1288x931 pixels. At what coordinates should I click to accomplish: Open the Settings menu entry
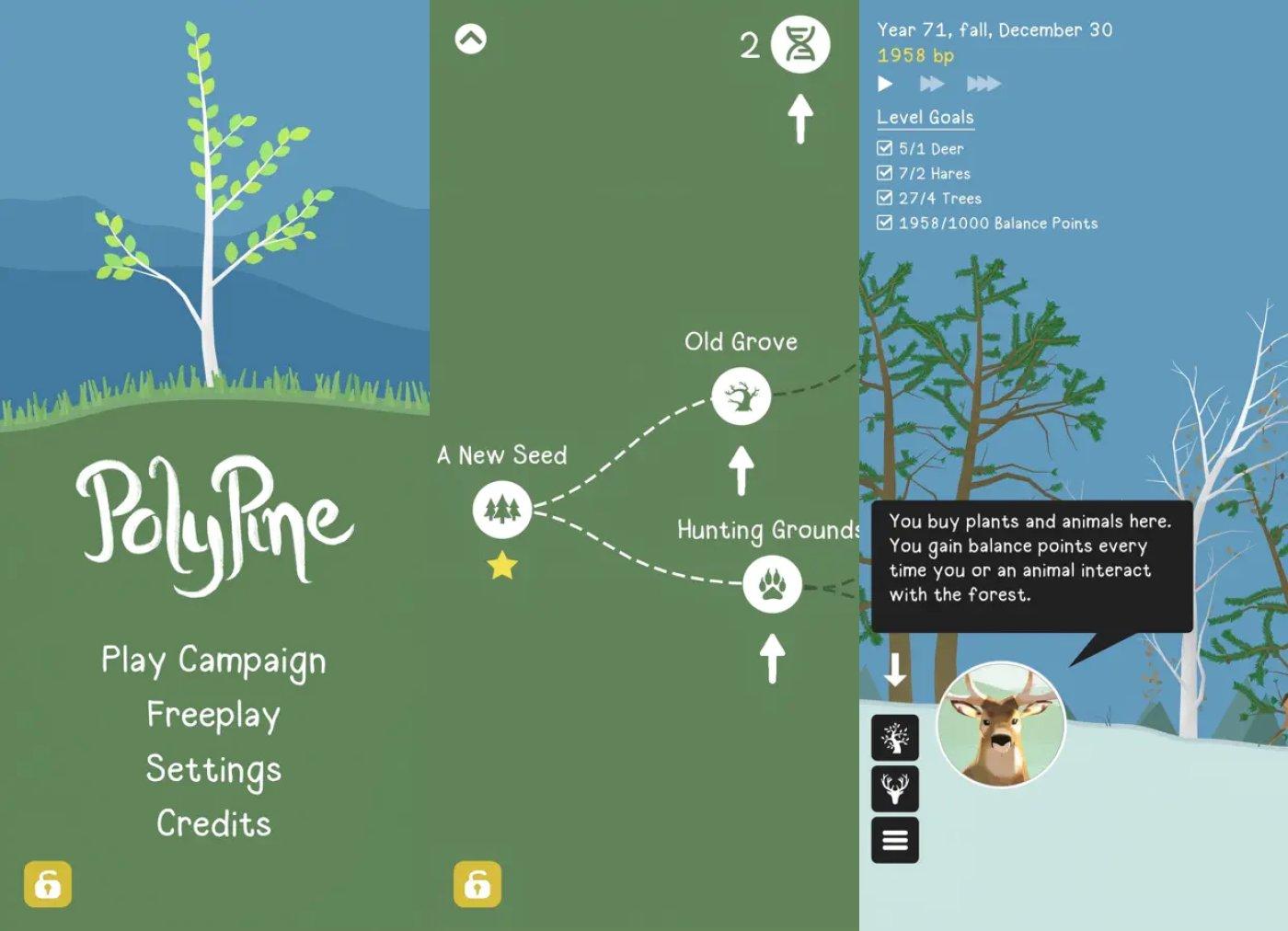213,770
